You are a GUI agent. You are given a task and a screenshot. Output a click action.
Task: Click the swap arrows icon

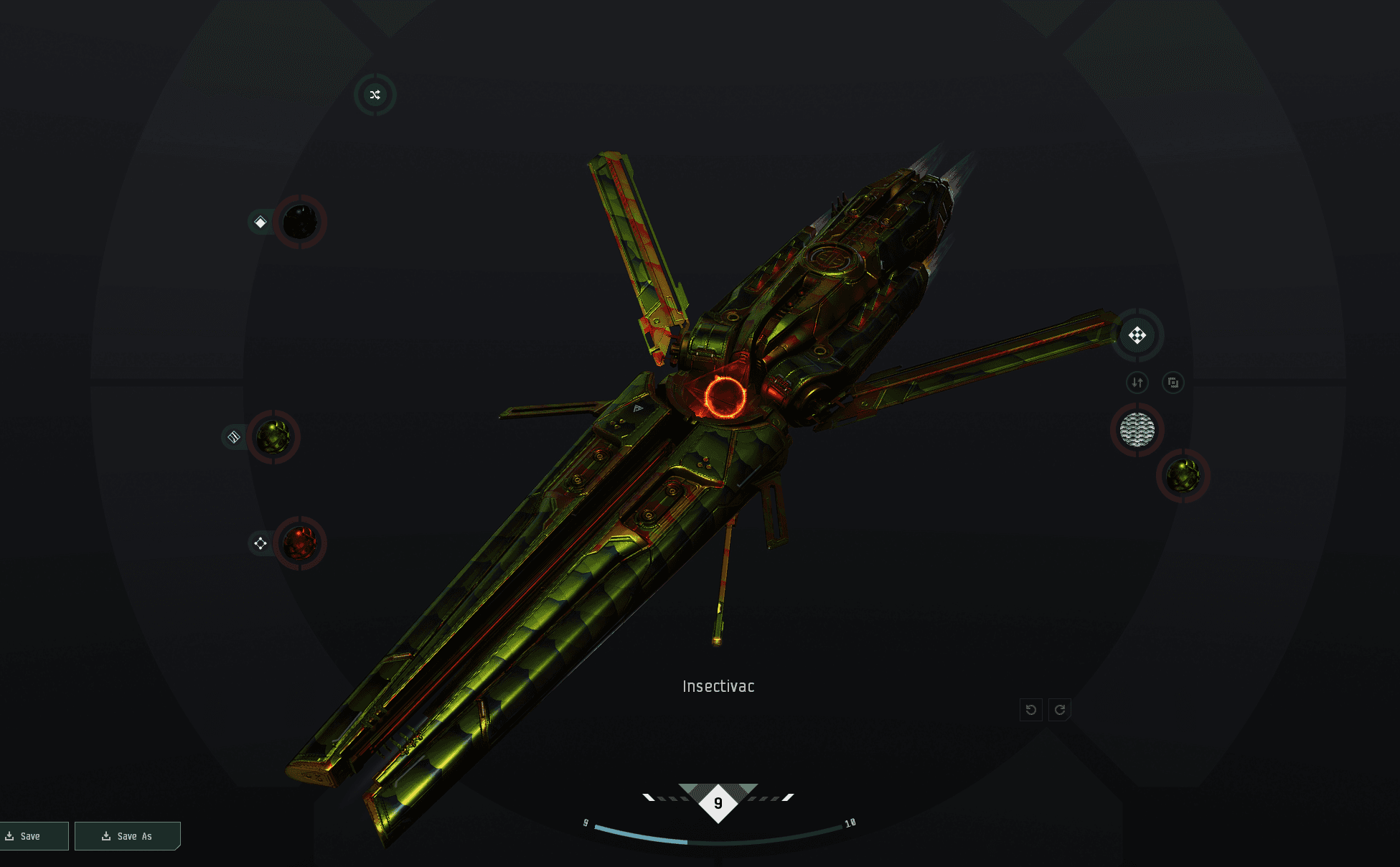click(1137, 383)
